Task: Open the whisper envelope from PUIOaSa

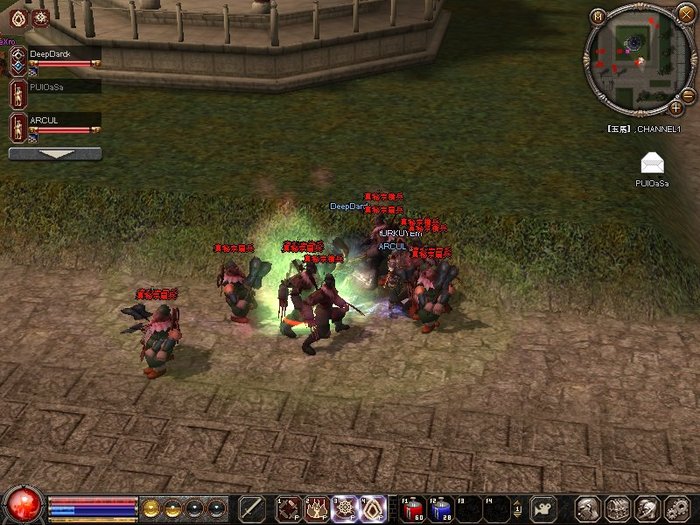Action: point(652,165)
